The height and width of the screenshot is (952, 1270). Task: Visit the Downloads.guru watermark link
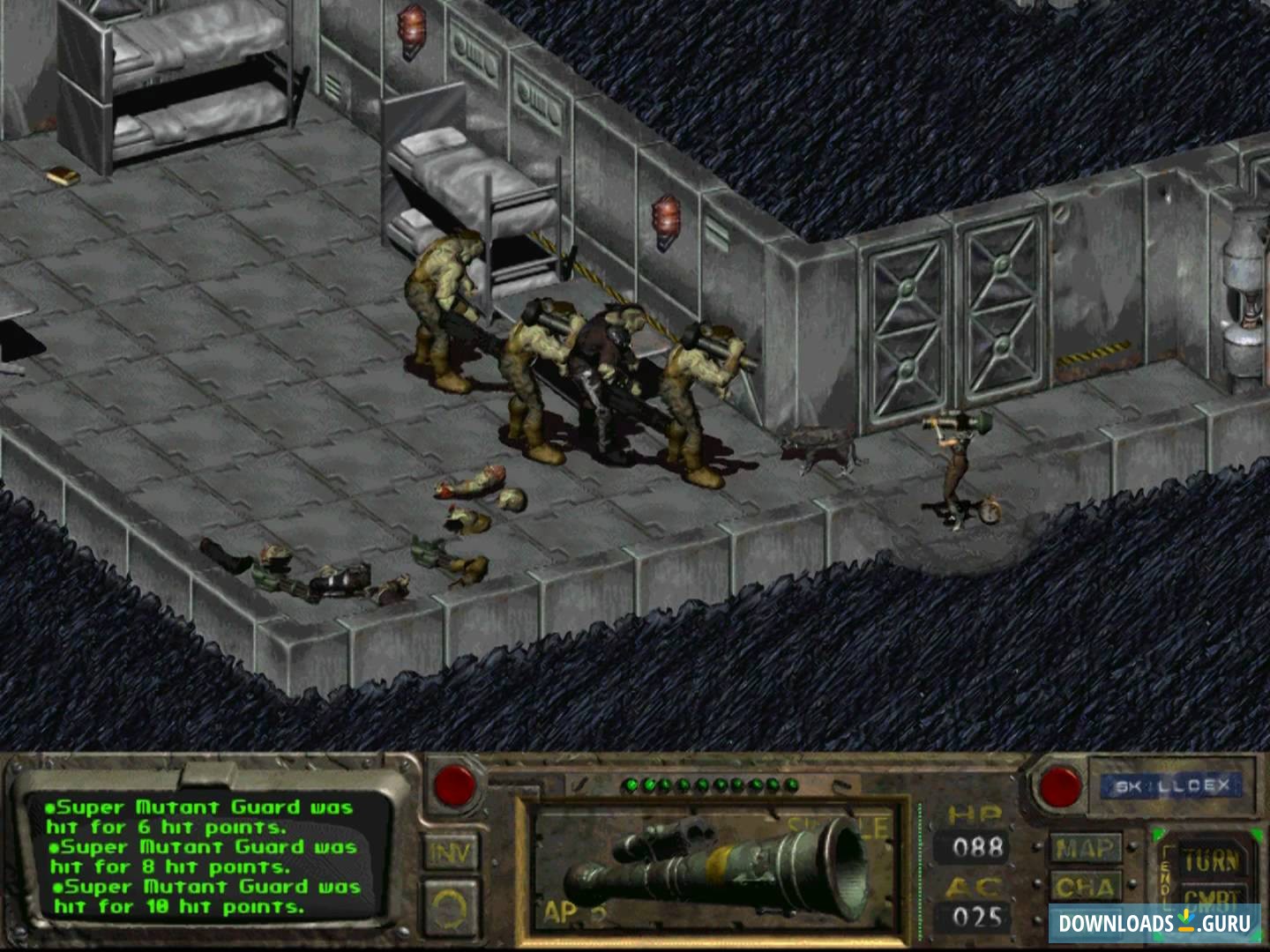coord(1155,923)
